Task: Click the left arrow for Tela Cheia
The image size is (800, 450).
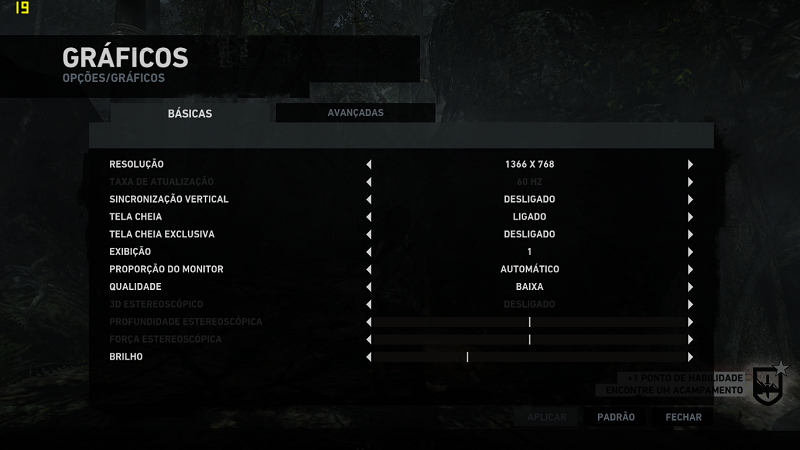Action: coord(369,217)
